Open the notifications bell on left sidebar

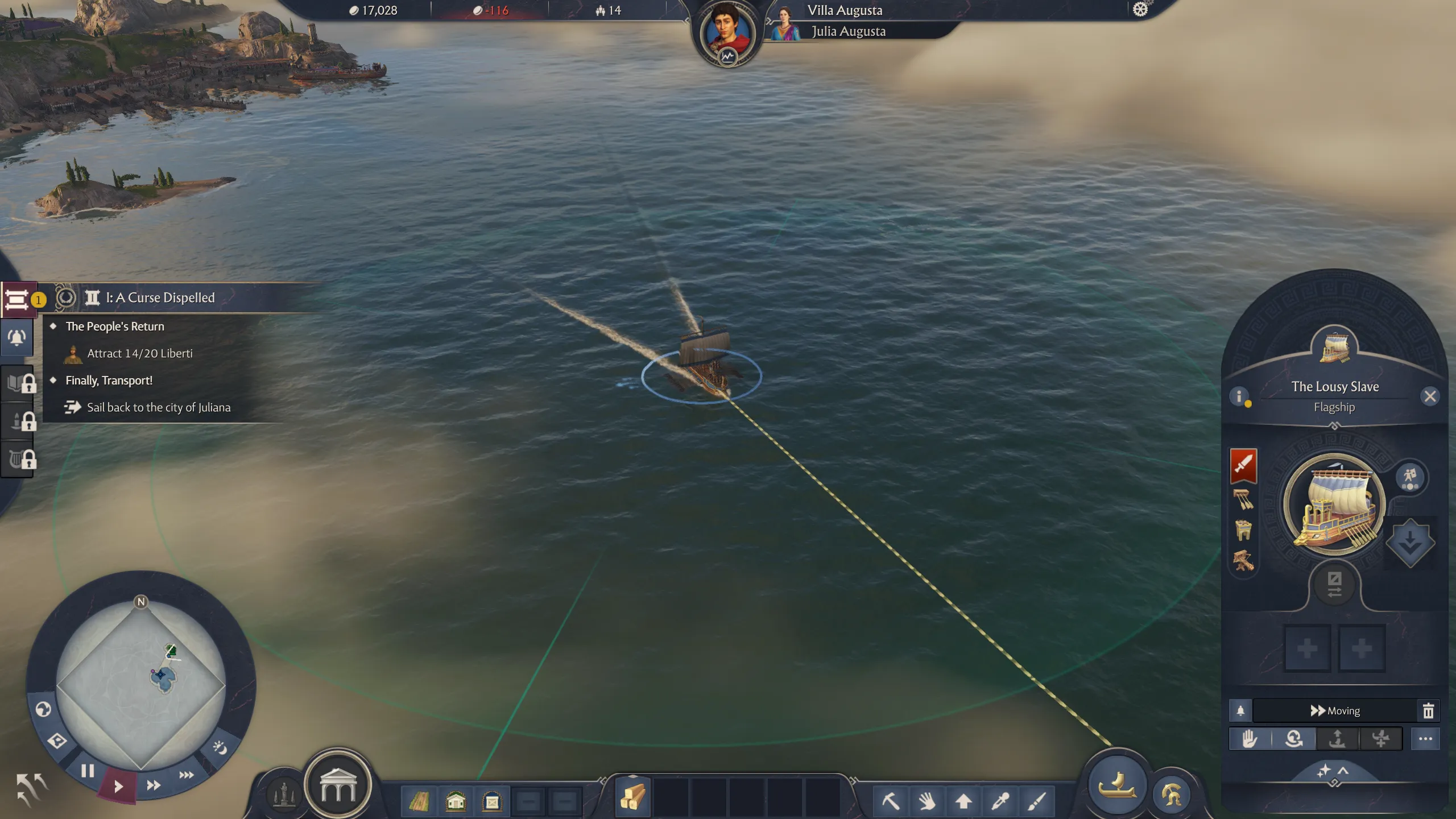point(17,338)
